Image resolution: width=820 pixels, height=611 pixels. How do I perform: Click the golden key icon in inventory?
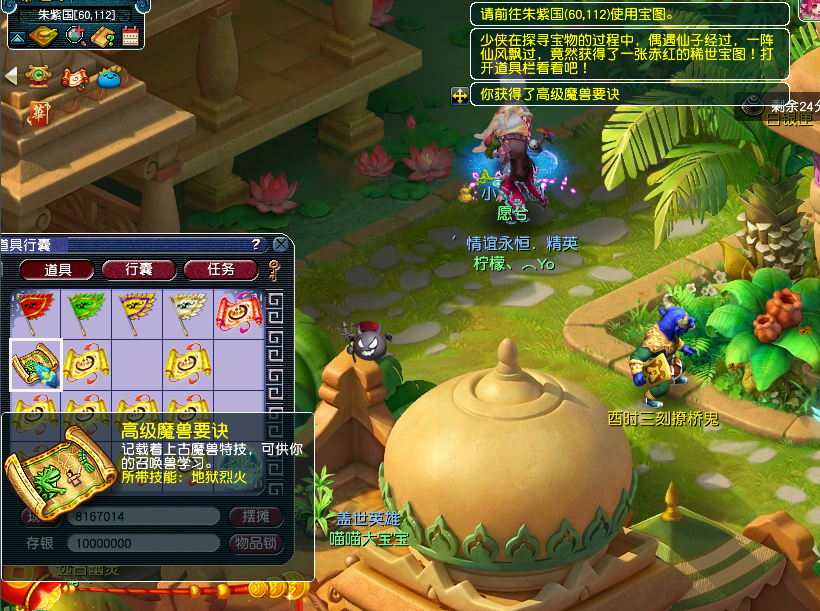click(x=274, y=268)
